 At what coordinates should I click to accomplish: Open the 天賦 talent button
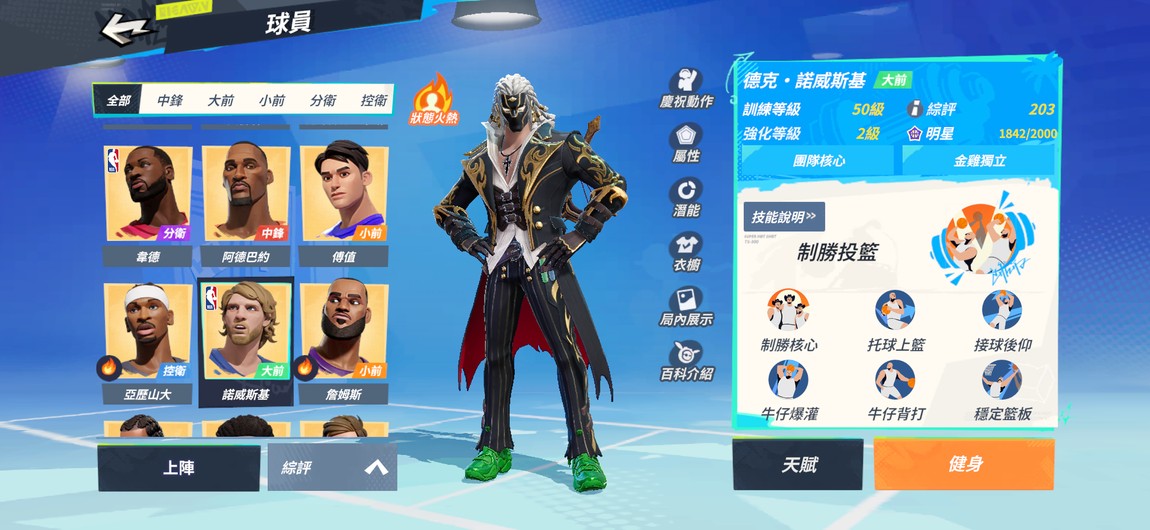coord(797,465)
